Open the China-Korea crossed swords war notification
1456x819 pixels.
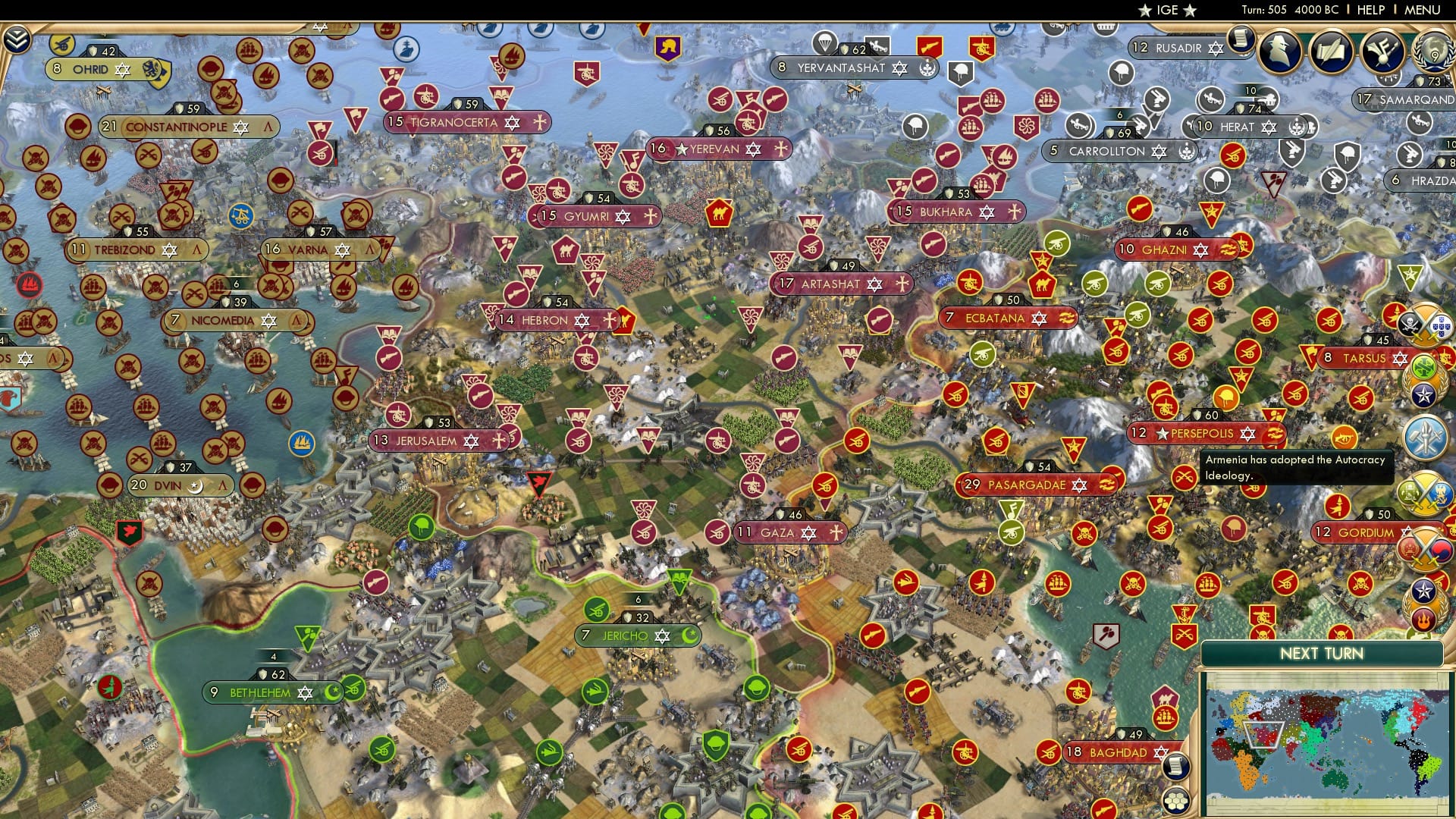[1426, 548]
